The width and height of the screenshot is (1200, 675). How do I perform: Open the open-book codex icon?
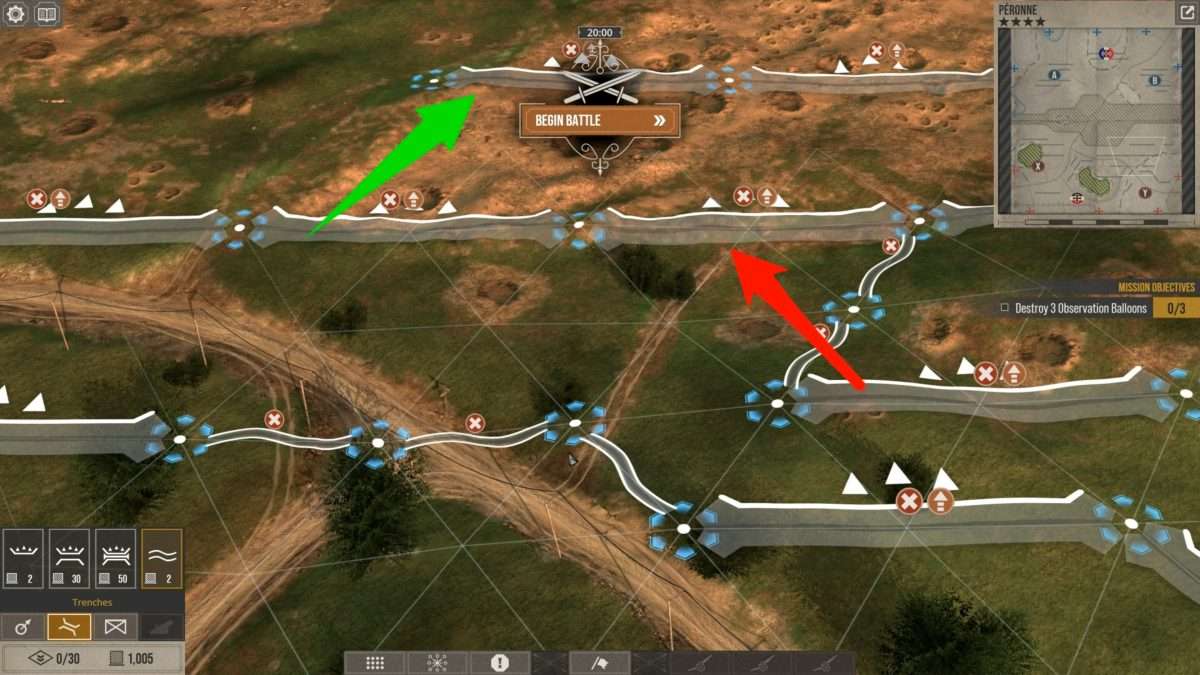[x=47, y=15]
